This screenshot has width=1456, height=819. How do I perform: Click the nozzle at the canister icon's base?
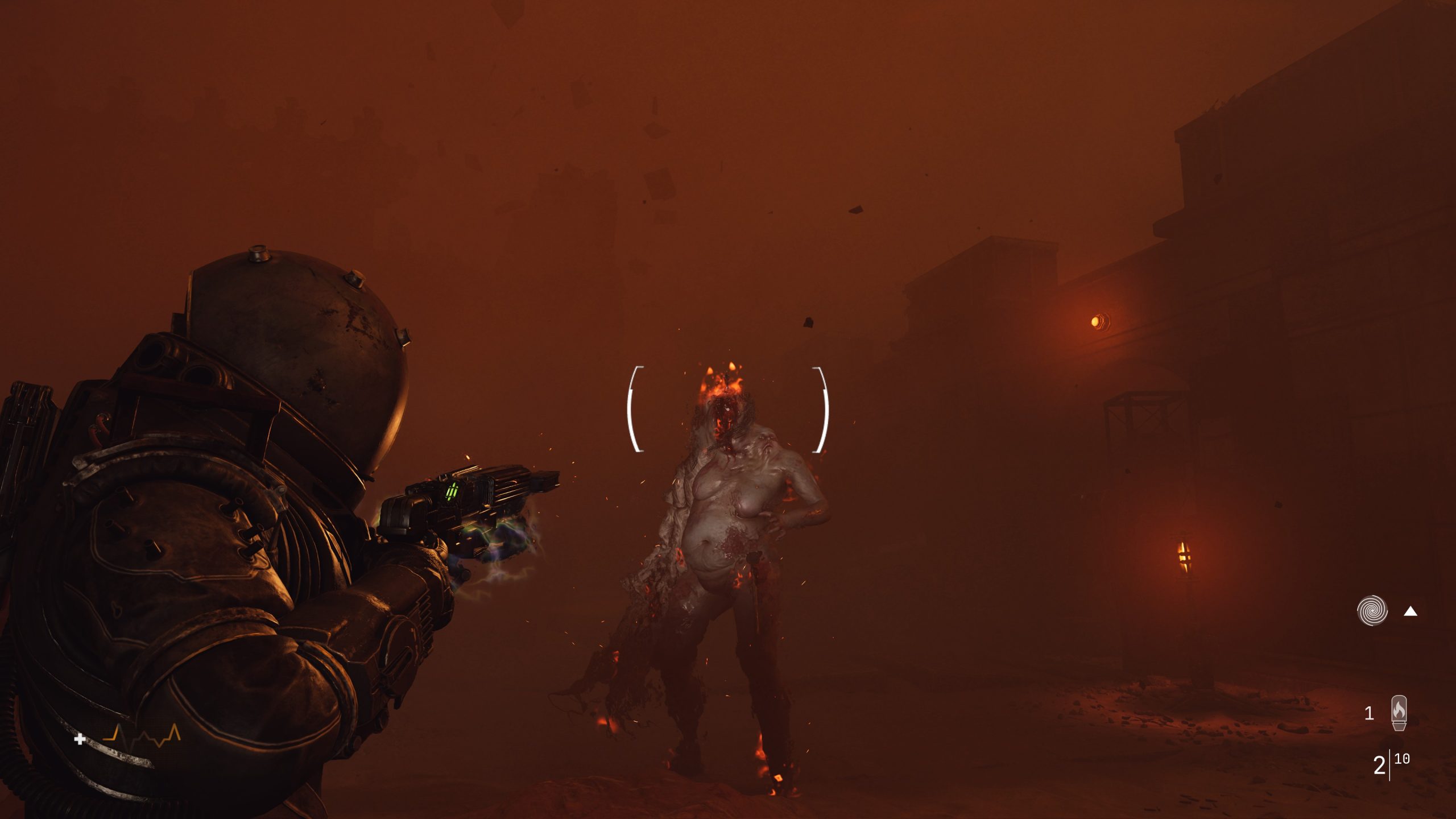(1400, 727)
